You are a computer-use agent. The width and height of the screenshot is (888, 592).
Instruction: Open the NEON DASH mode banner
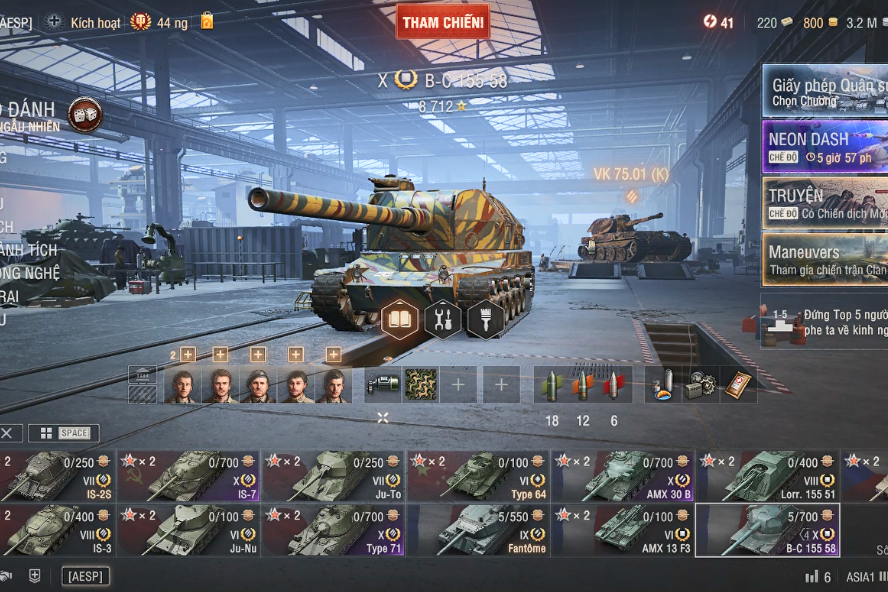pyautogui.click(x=824, y=146)
